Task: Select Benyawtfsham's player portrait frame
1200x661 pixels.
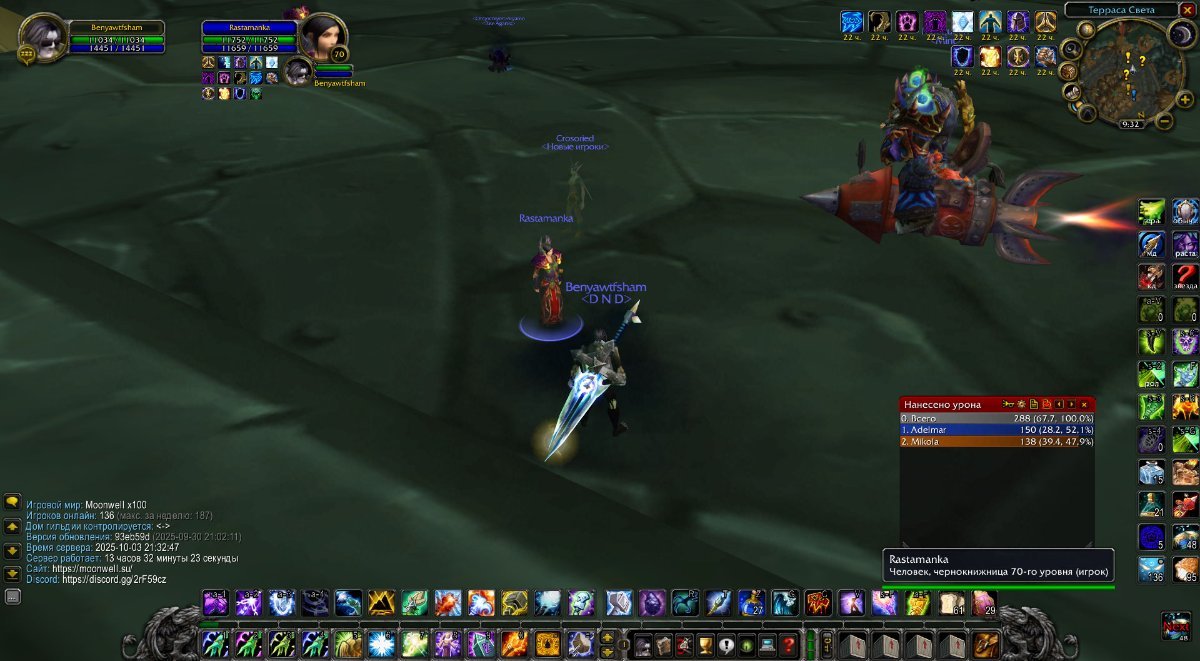Action: click(x=42, y=37)
